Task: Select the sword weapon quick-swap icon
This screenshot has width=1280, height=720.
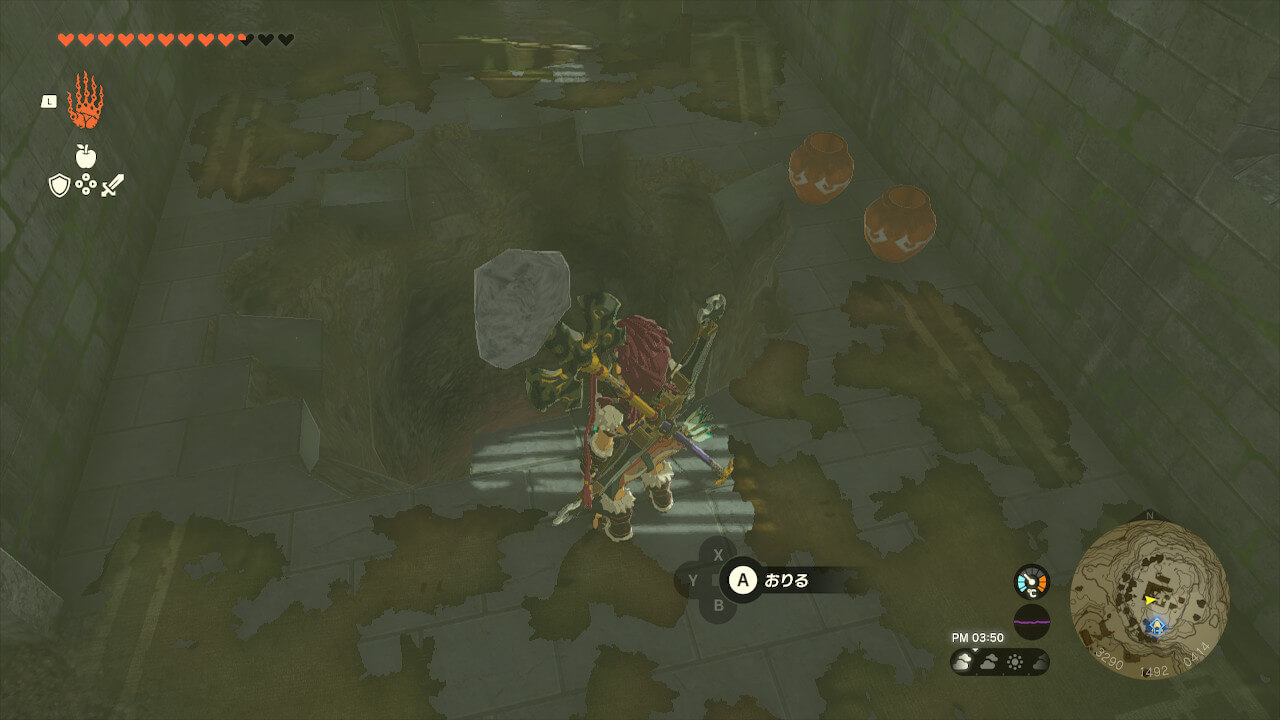Action: 112,185
